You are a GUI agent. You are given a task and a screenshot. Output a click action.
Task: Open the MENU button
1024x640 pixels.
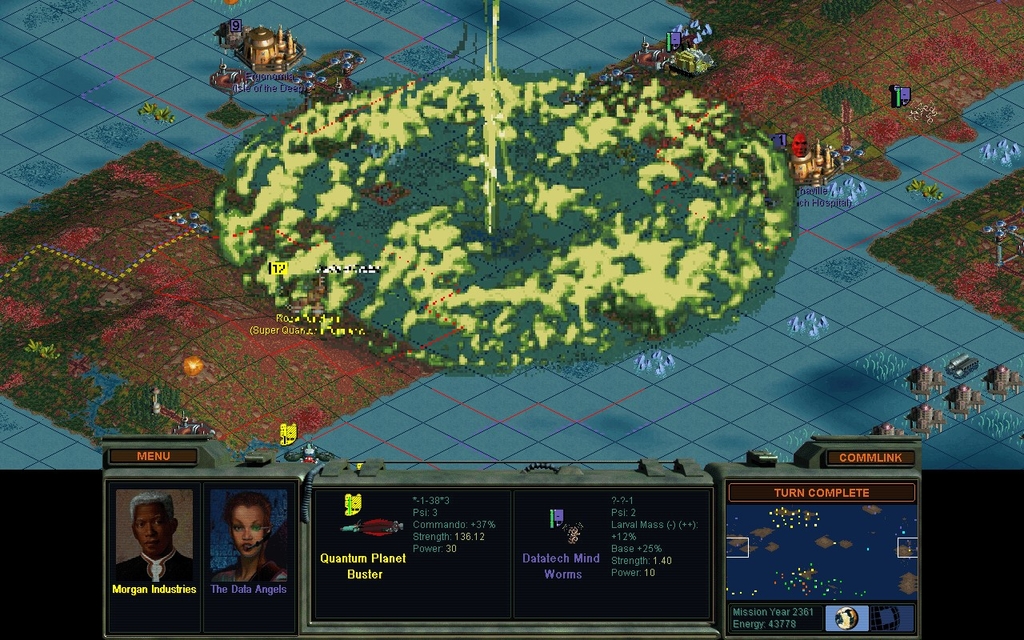pos(153,456)
